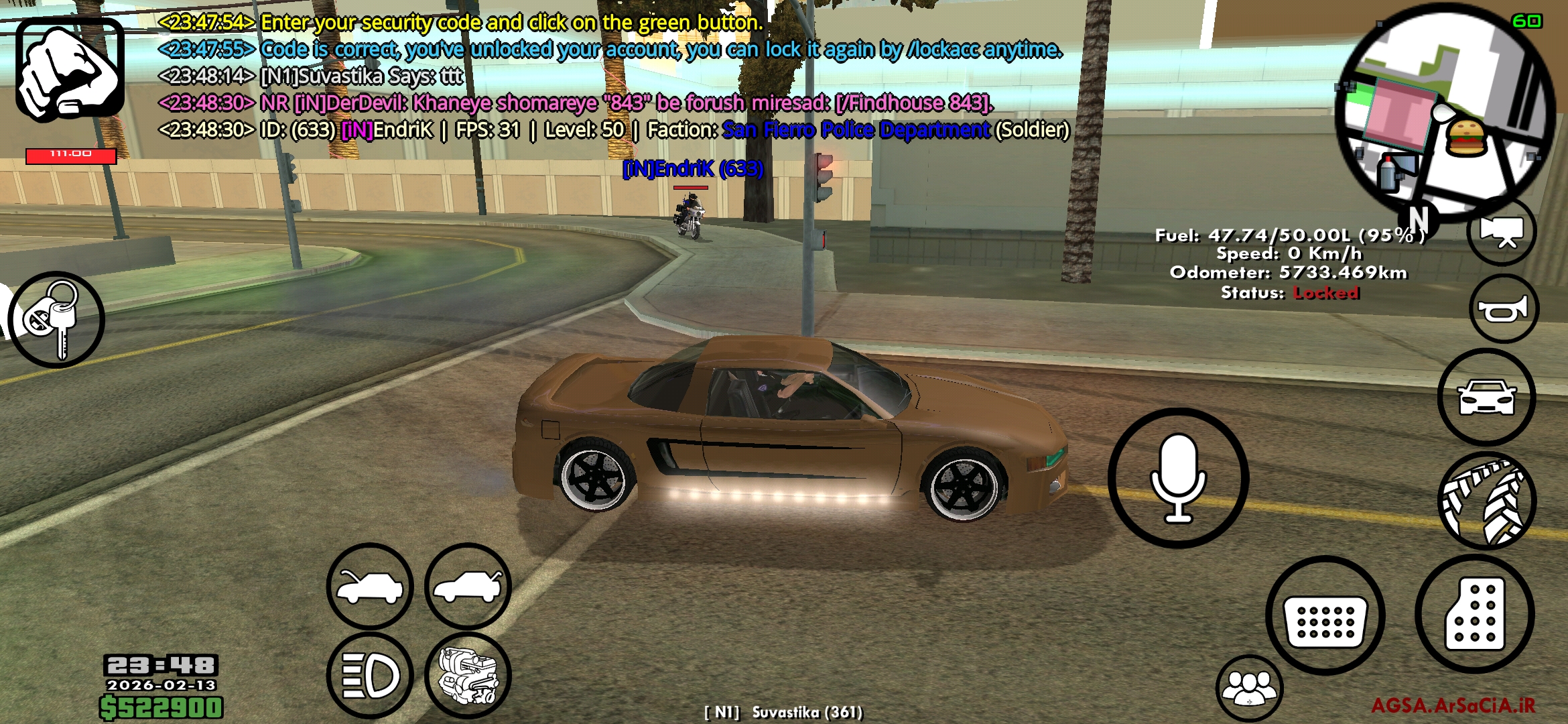Open the player list group icon
Viewport: 1568px width, 724px height.
click(x=1249, y=688)
